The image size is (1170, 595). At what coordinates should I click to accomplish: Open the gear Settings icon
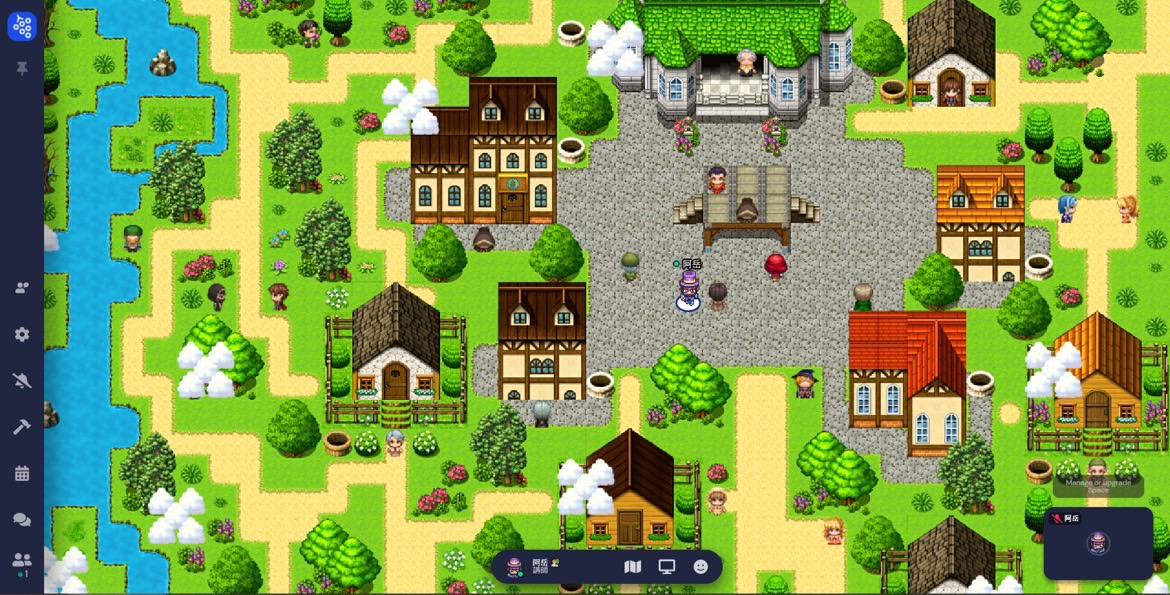pyautogui.click(x=22, y=334)
